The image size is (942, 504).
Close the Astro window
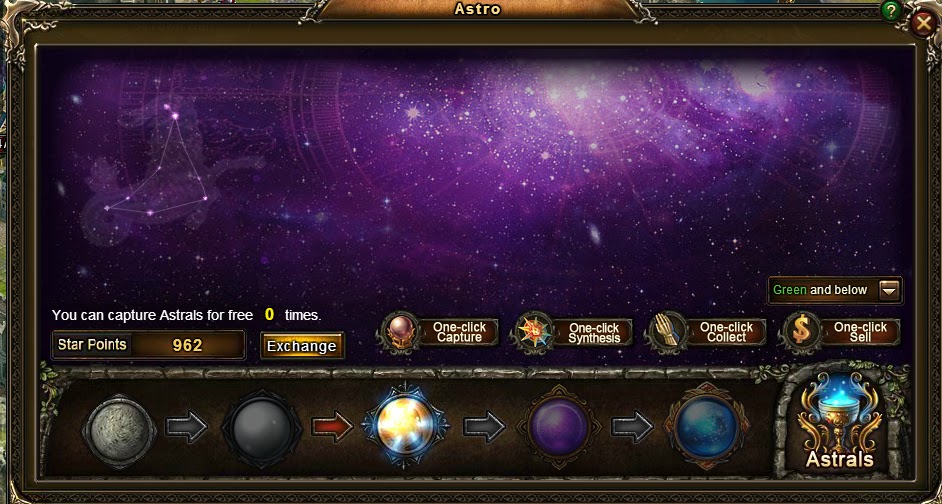pyautogui.click(x=923, y=23)
